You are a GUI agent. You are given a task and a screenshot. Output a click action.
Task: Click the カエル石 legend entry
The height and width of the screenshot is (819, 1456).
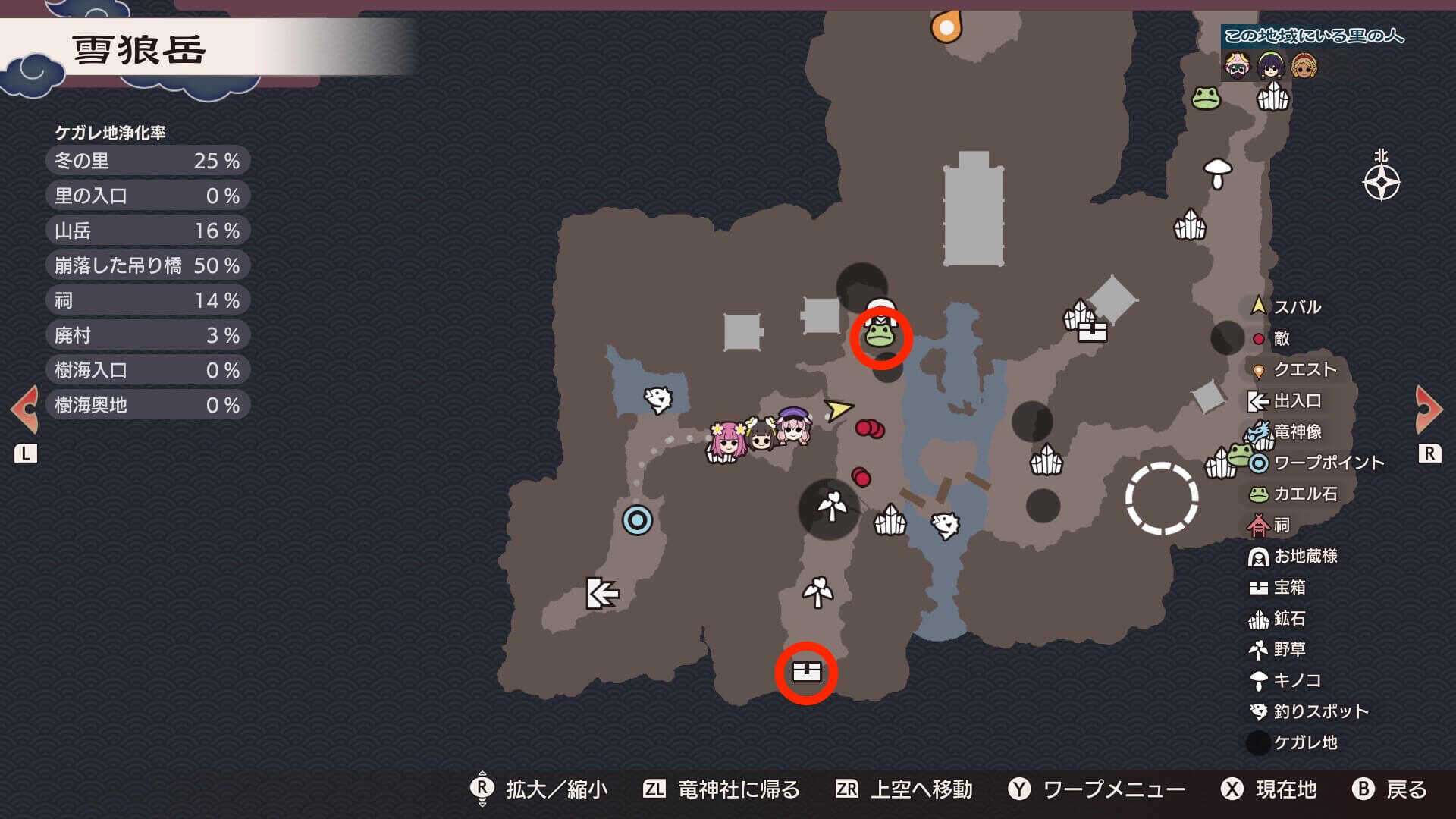tap(1297, 494)
